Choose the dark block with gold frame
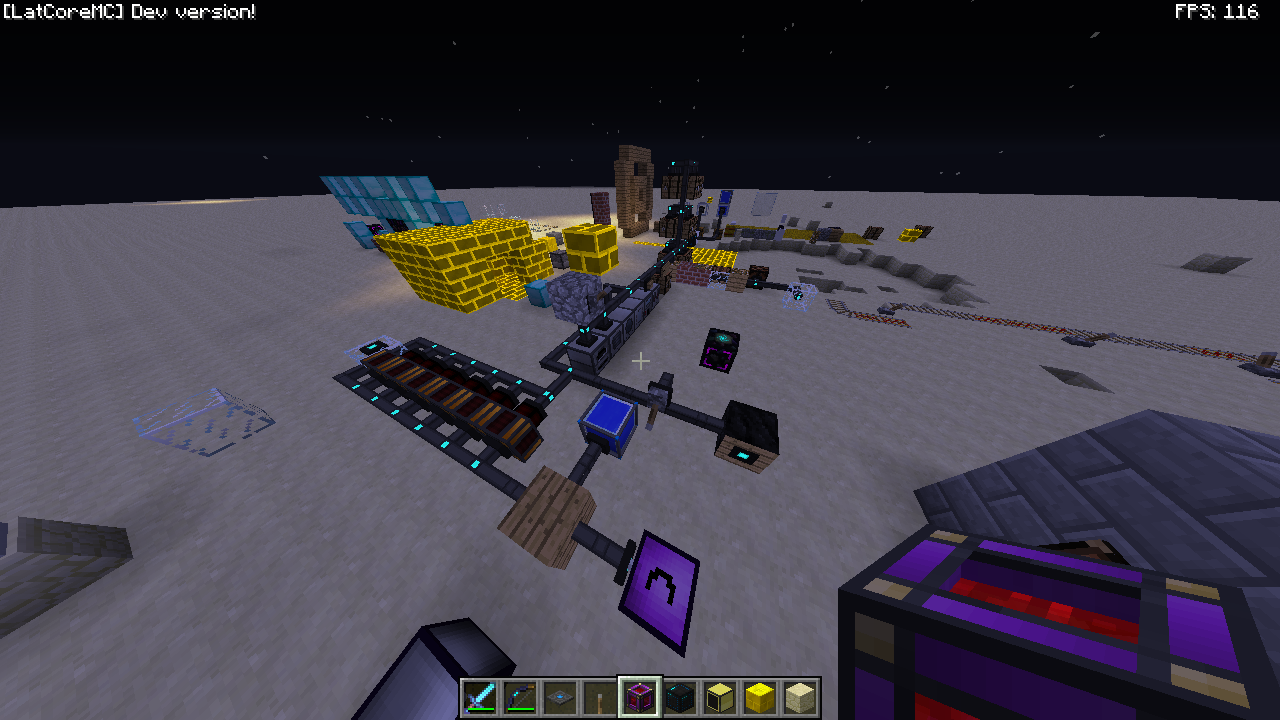1280x720 pixels. [x=720, y=697]
